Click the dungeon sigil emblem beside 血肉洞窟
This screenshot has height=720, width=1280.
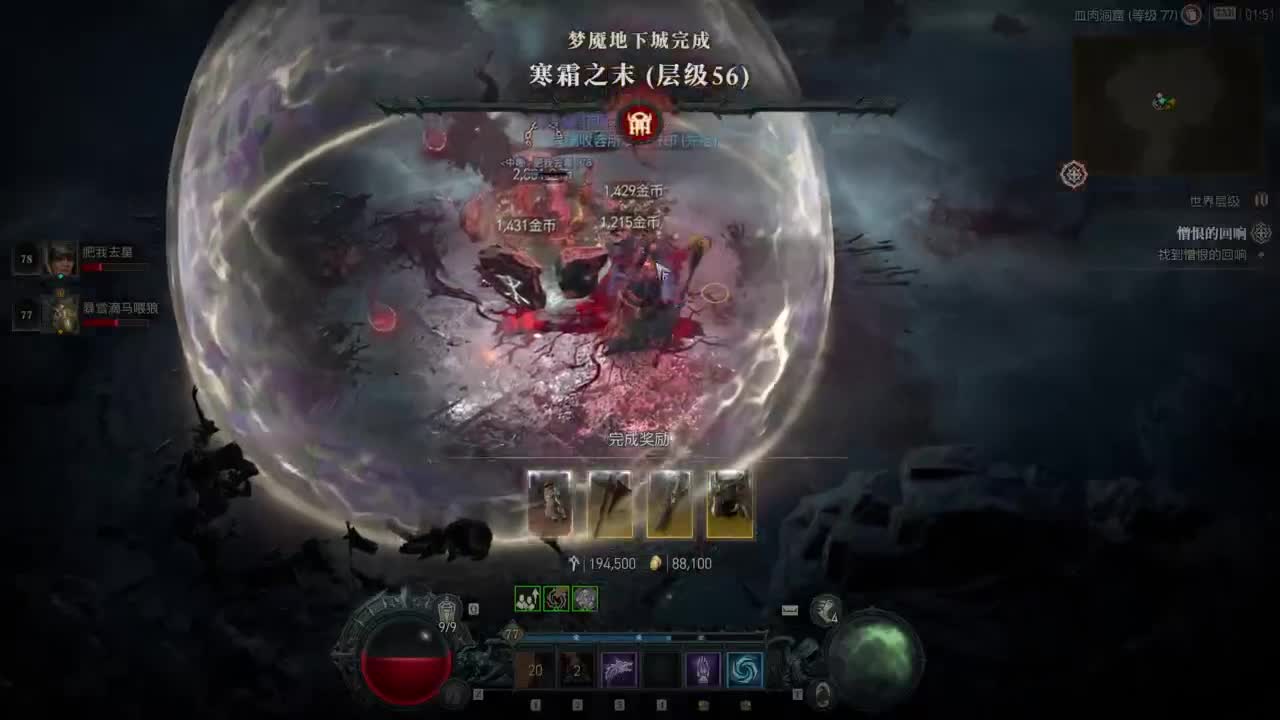1193,15
